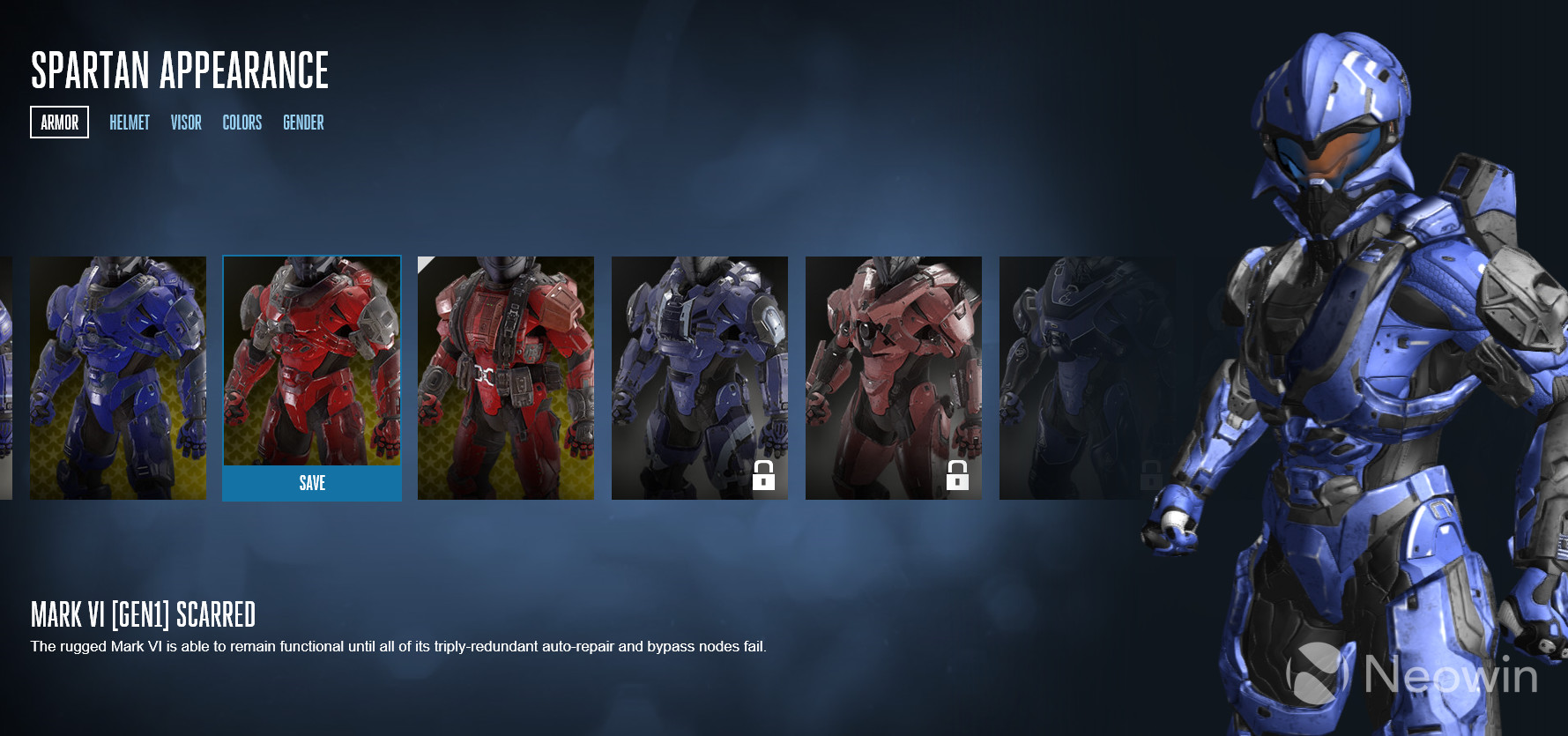Screen dimensions: 1568x736
Task: Open the VISOR customization section
Action: [186, 123]
